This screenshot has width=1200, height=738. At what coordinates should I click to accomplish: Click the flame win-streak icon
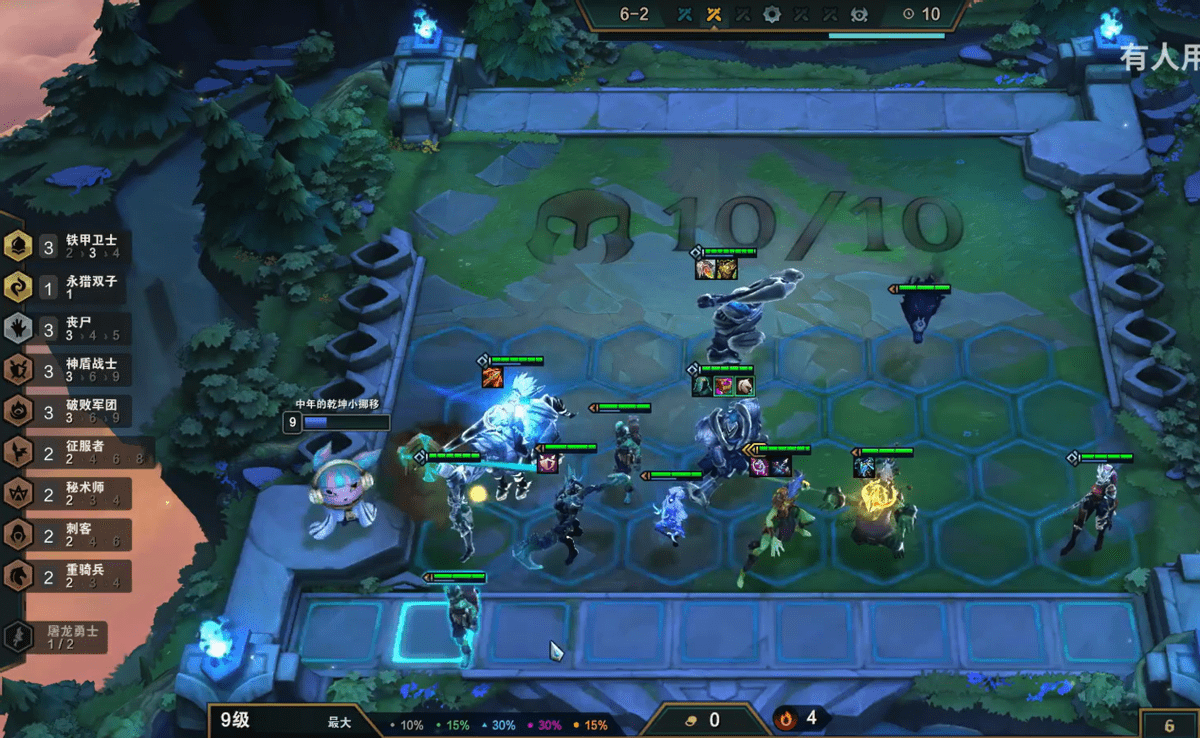pyautogui.click(x=786, y=718)
